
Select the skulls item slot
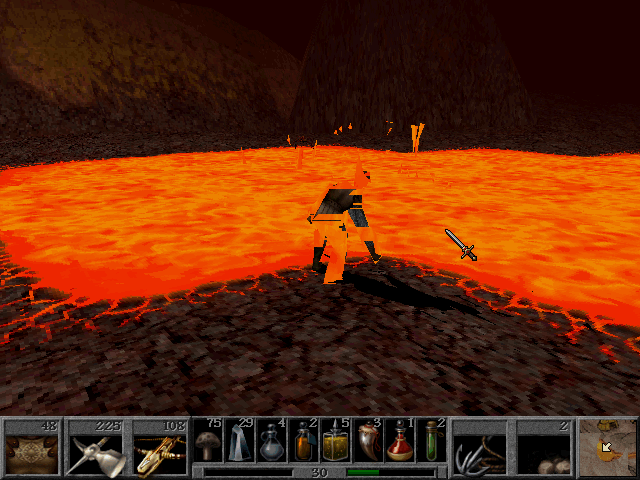point(544,448)
